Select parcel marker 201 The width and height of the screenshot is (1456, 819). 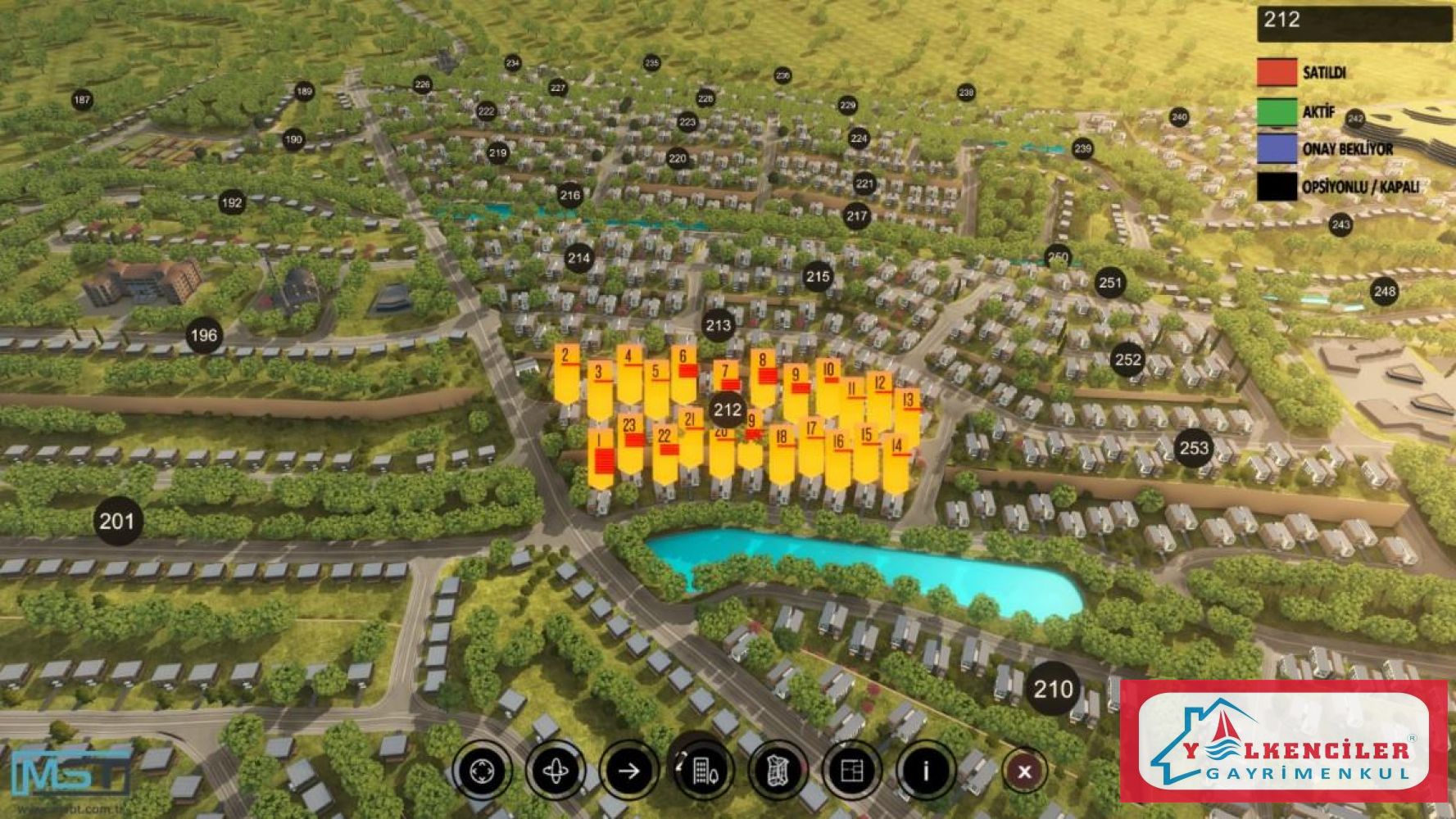point(116,521)
